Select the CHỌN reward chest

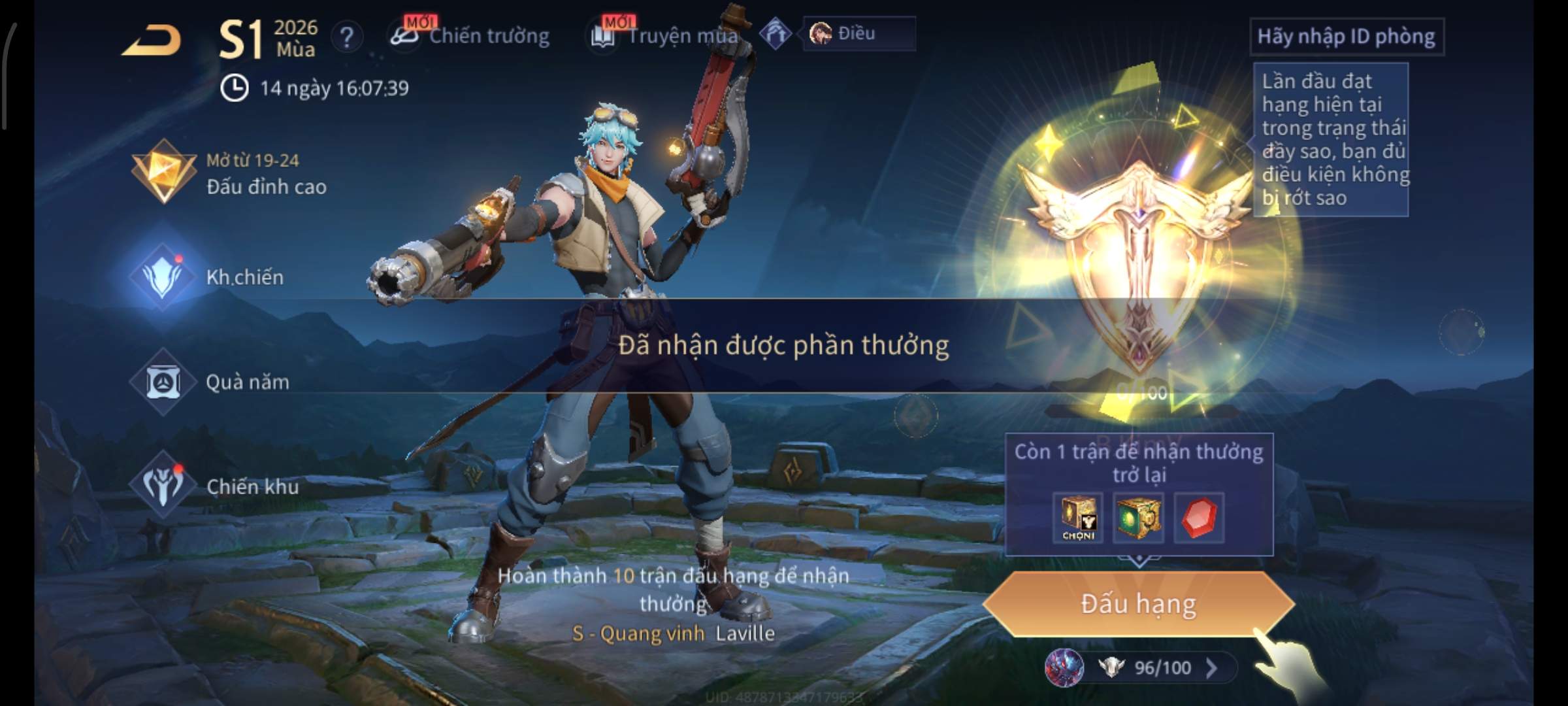1078,518
